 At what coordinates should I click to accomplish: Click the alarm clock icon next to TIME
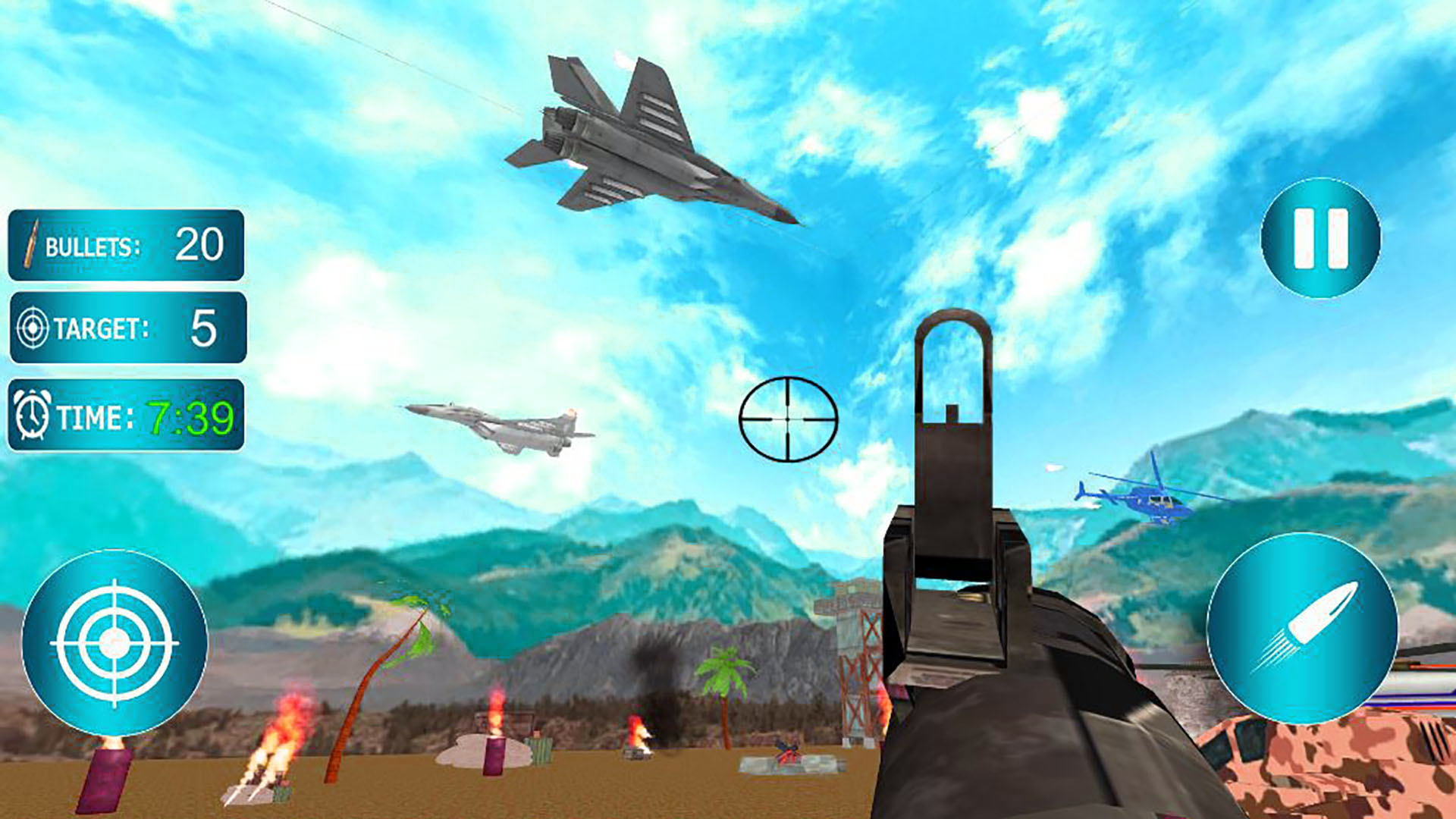point(32,416)
